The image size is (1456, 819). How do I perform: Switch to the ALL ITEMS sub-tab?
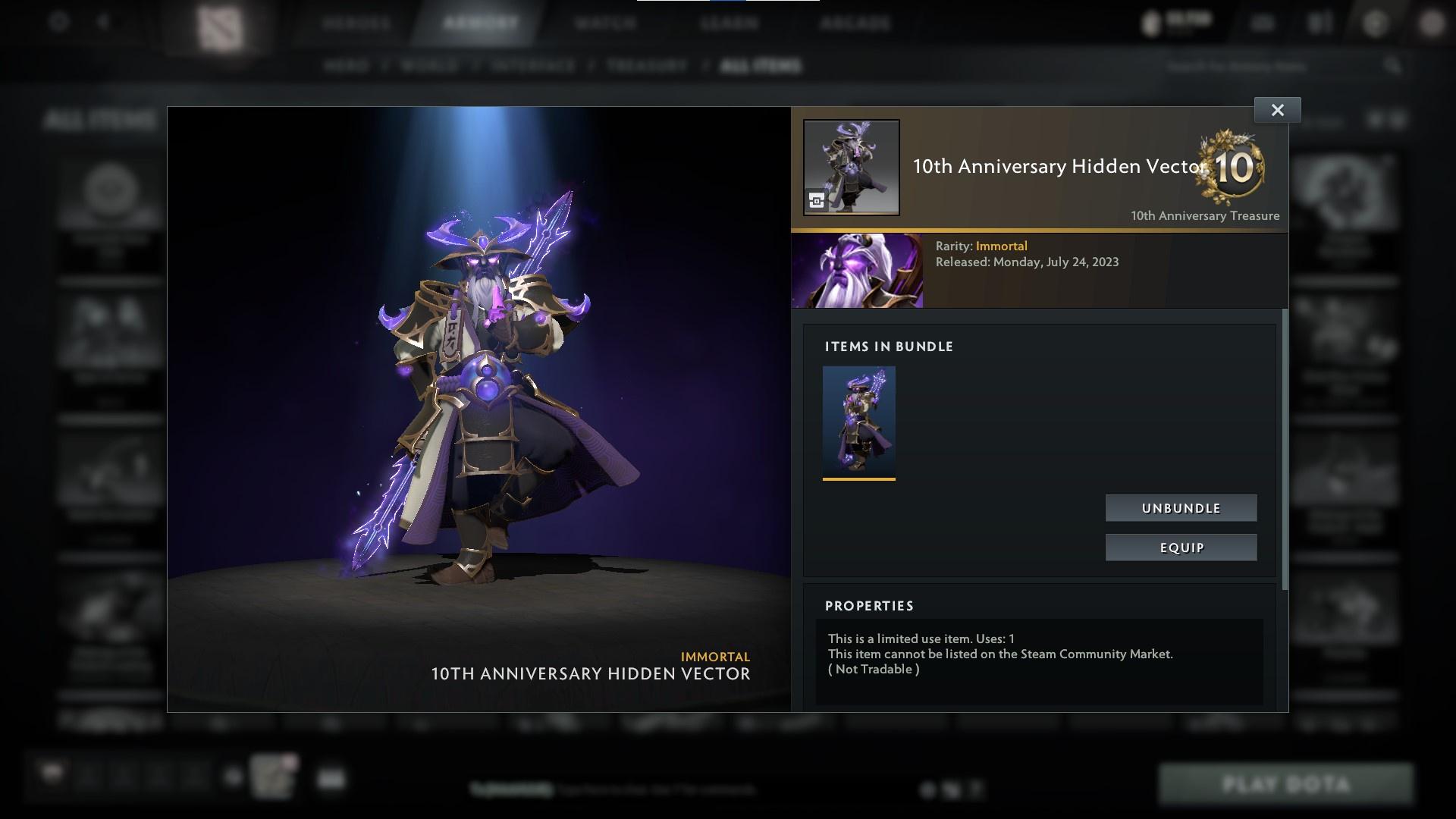tap(761, 66)
